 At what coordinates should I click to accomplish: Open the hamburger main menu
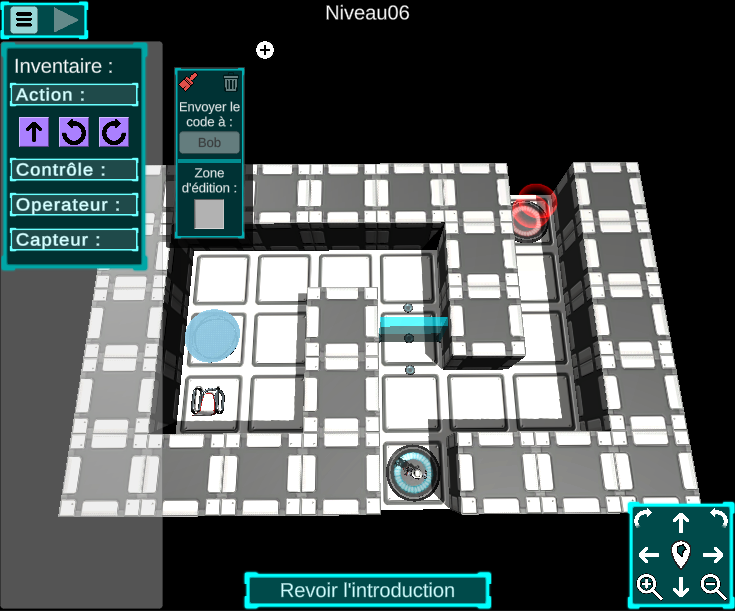point(25,19)
